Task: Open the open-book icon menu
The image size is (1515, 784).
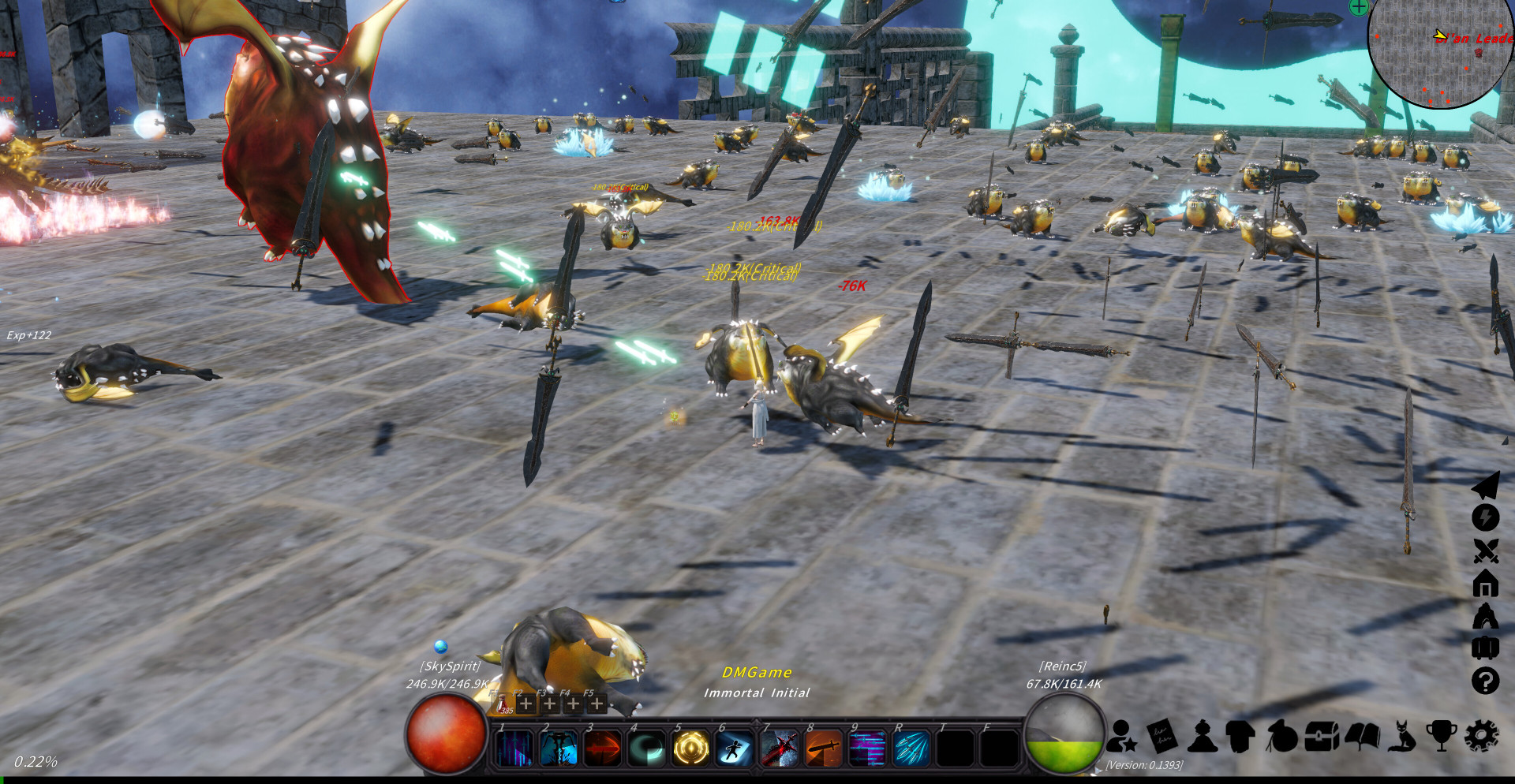Action: coord(1362,737)
